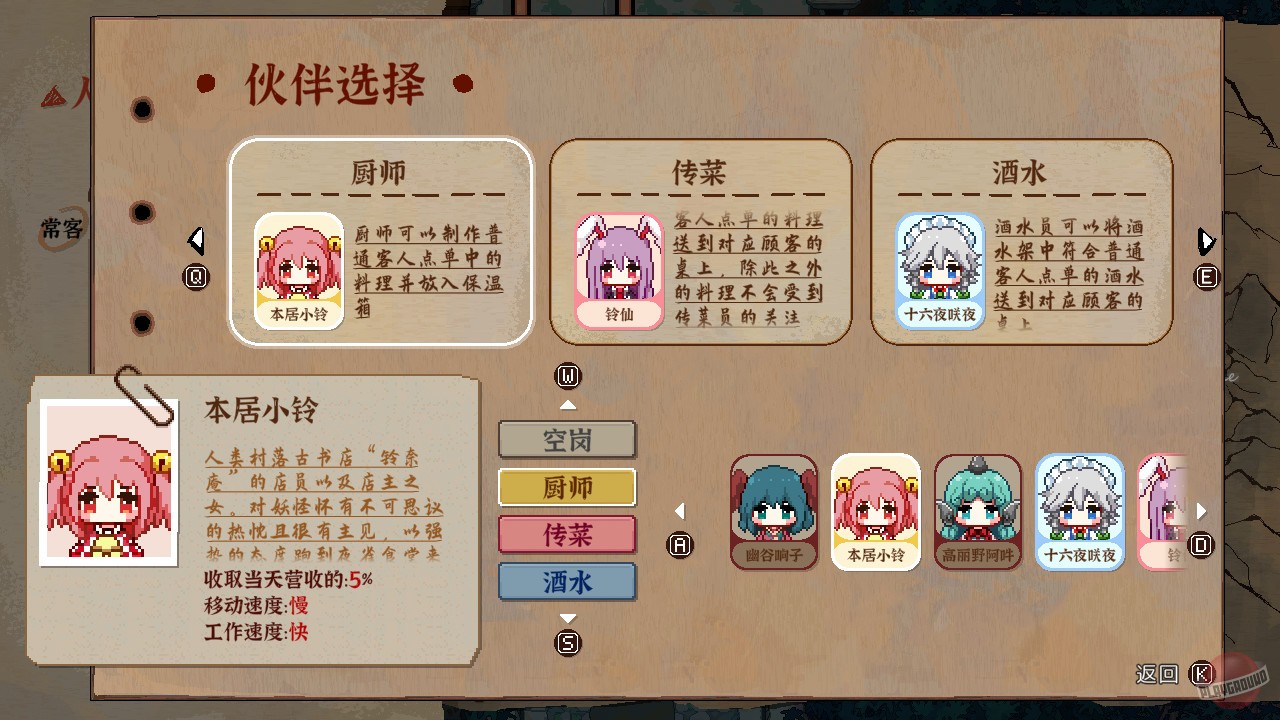Click the left Q arrow to browse back
The height and width of the screenshot is (720, 1280).
click(x=197, y=241)
